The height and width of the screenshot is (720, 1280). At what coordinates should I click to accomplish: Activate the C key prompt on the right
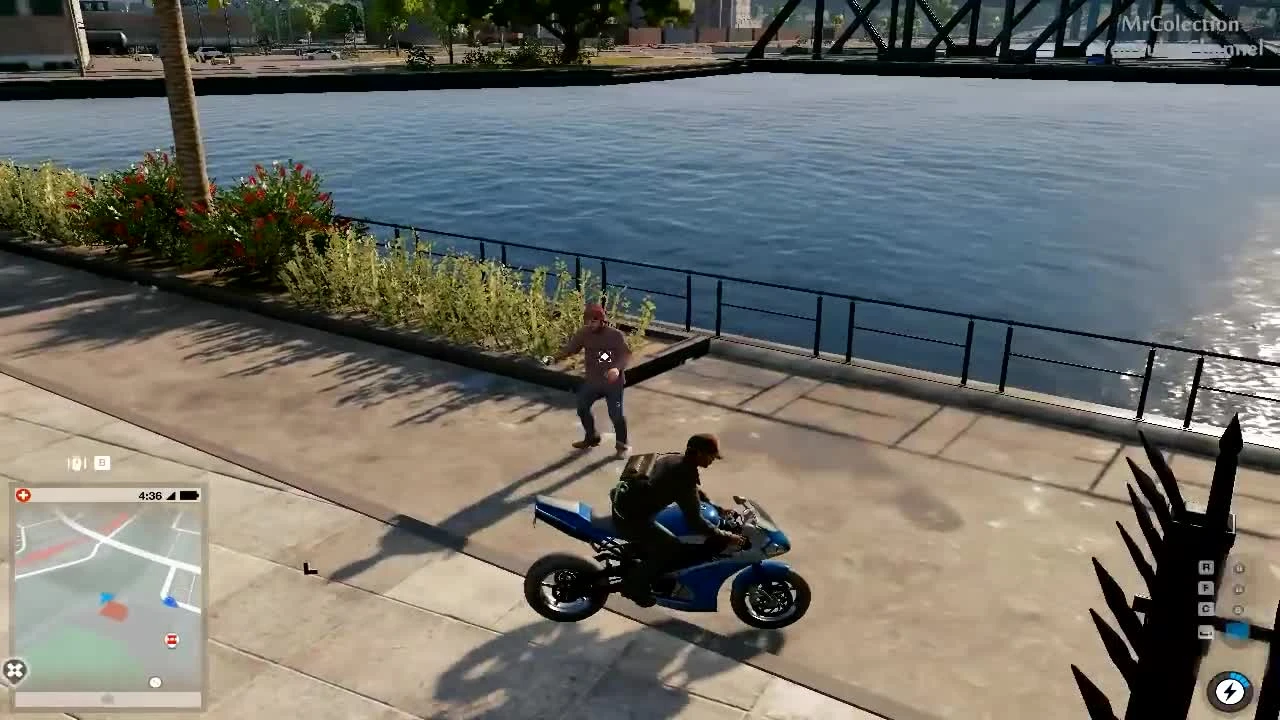1206,607
